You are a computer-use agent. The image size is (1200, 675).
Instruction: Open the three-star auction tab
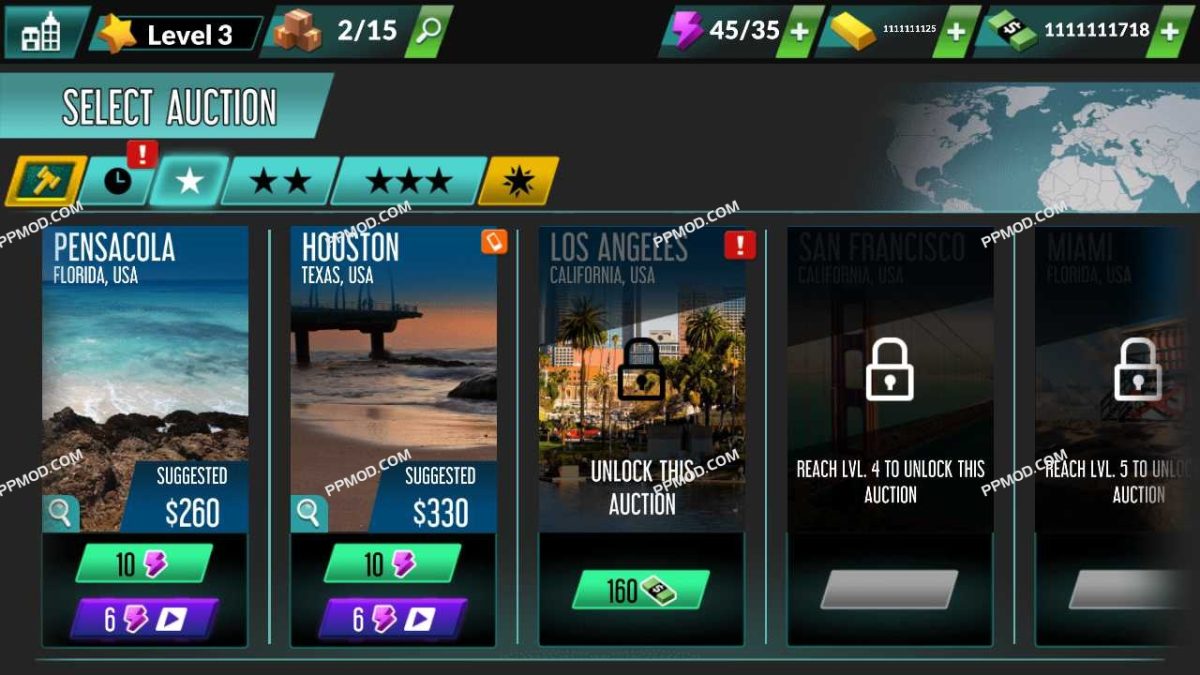tap(408, 181)
